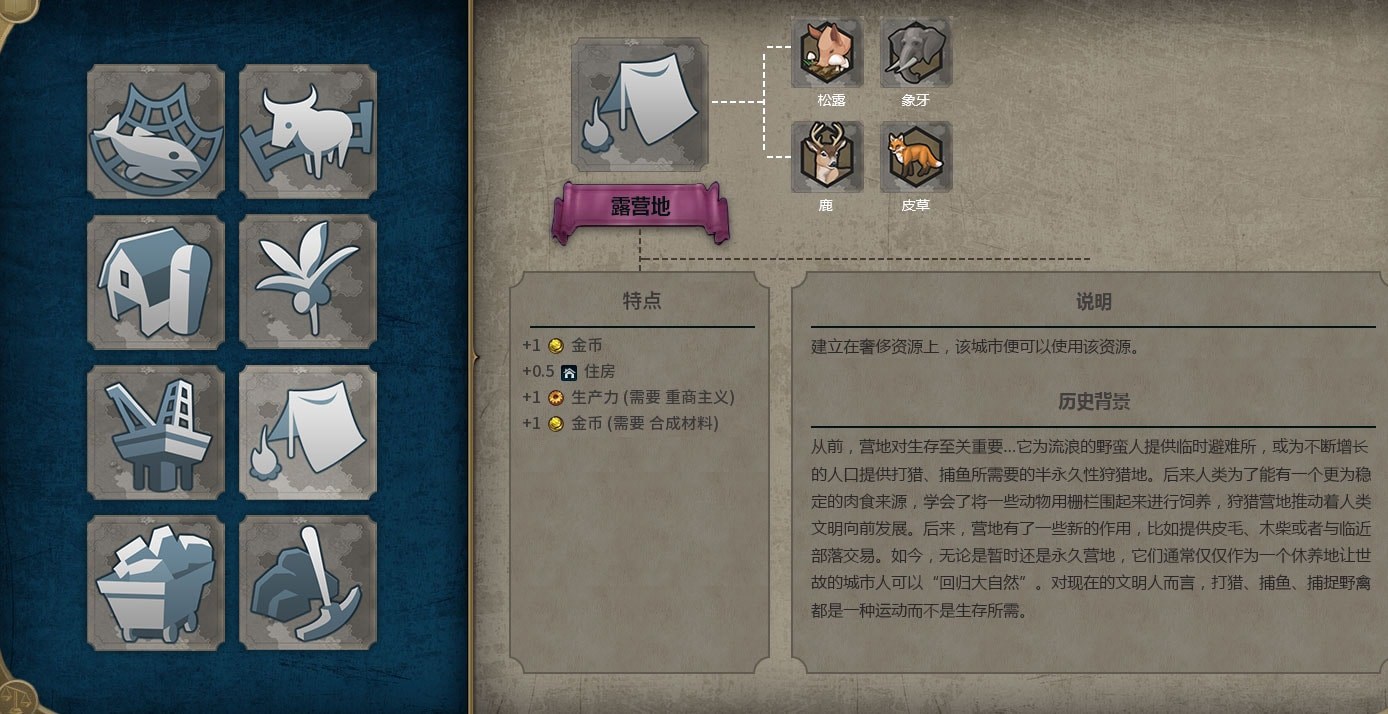View the furs (皮草) fox resource
The height and width of the screenshot is (714, 1388).
915,158
